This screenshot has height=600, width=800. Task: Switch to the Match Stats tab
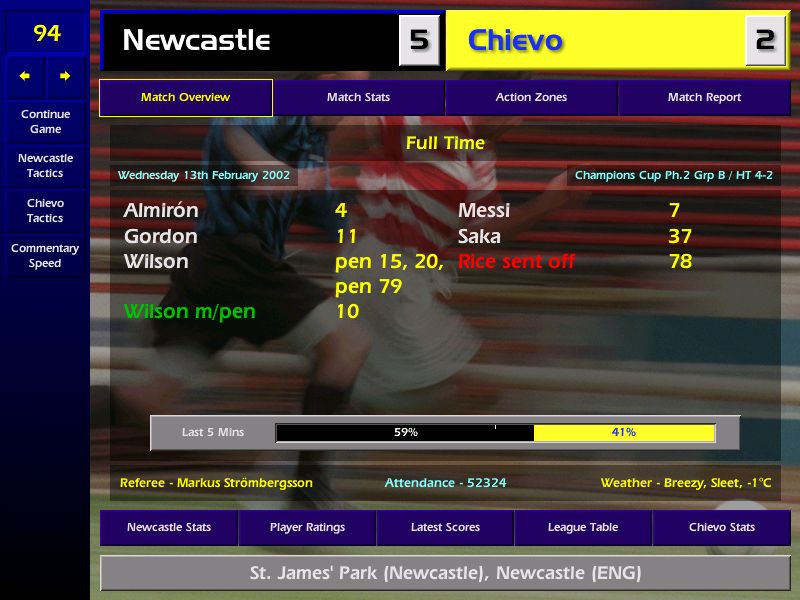[358, 98]
